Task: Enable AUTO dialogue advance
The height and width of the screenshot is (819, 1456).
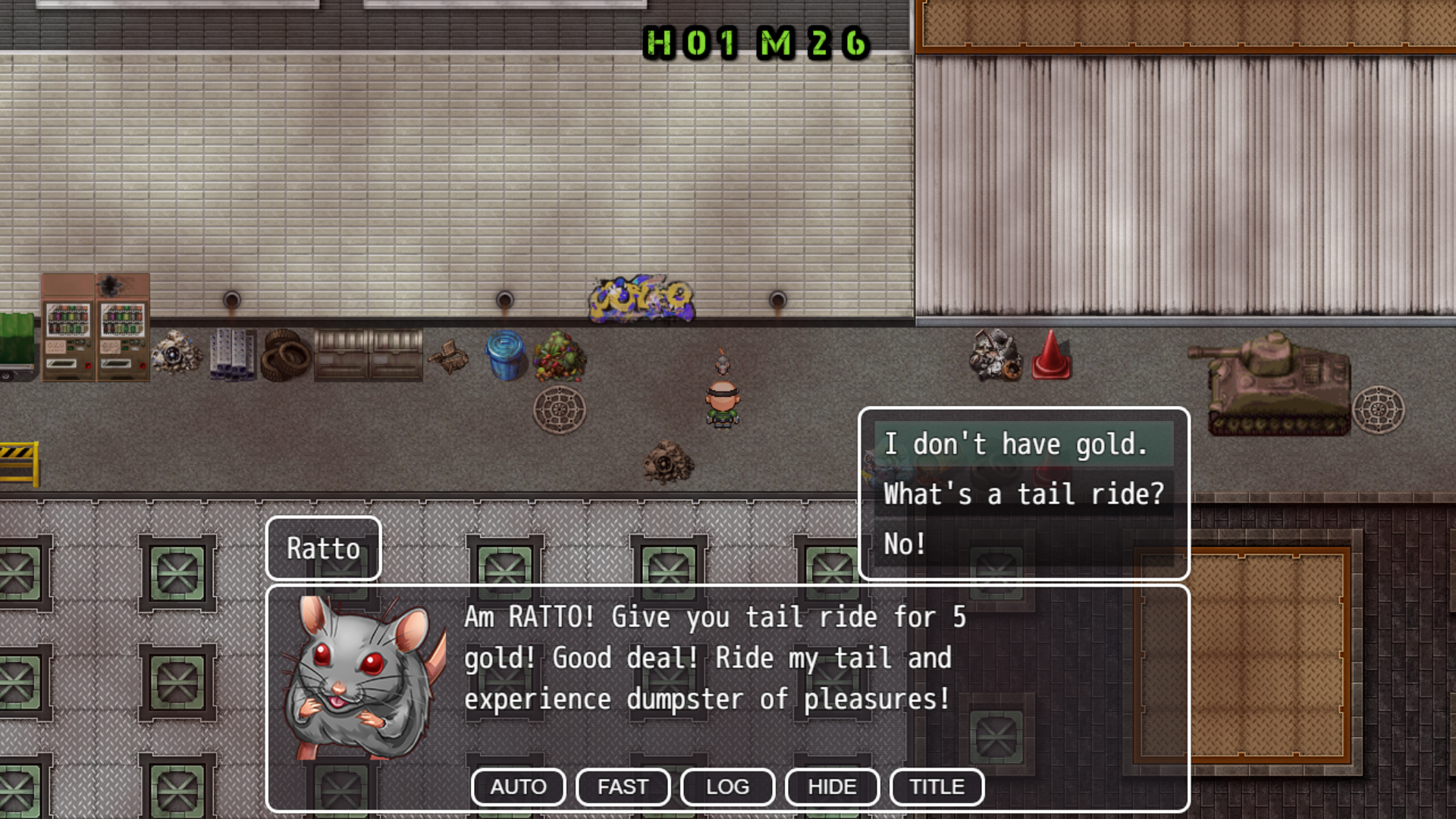Action: pyautogui.click(x=518, y=787)
